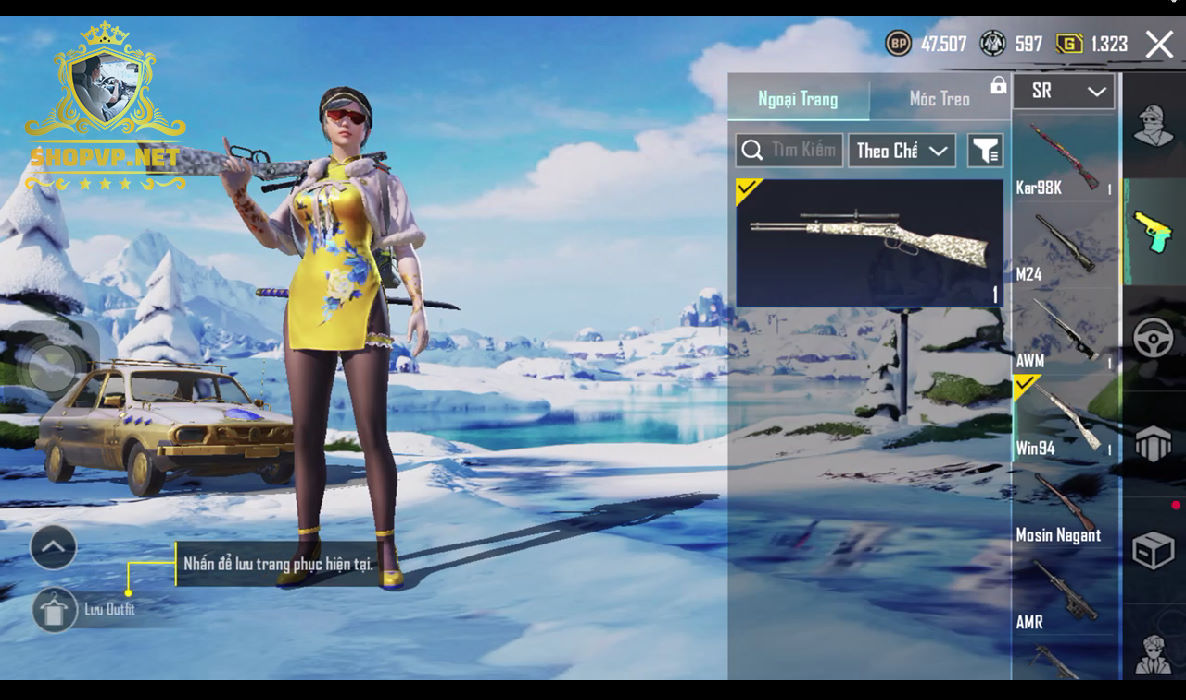Open the character outfit category icon
This screenshot has height=700, width=1186.
point(1153,127)
